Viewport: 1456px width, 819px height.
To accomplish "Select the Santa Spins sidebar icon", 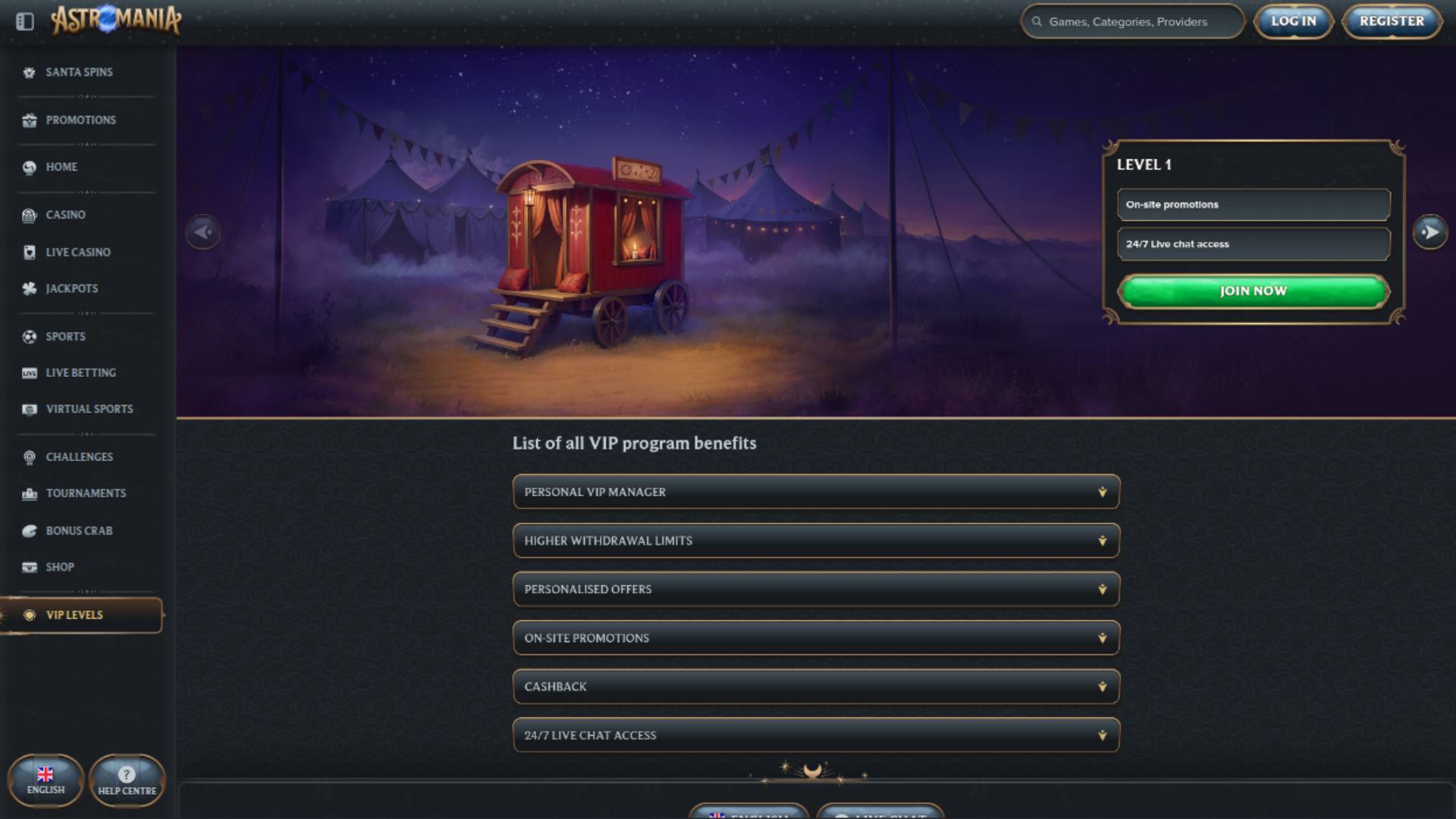I will 29,72.
